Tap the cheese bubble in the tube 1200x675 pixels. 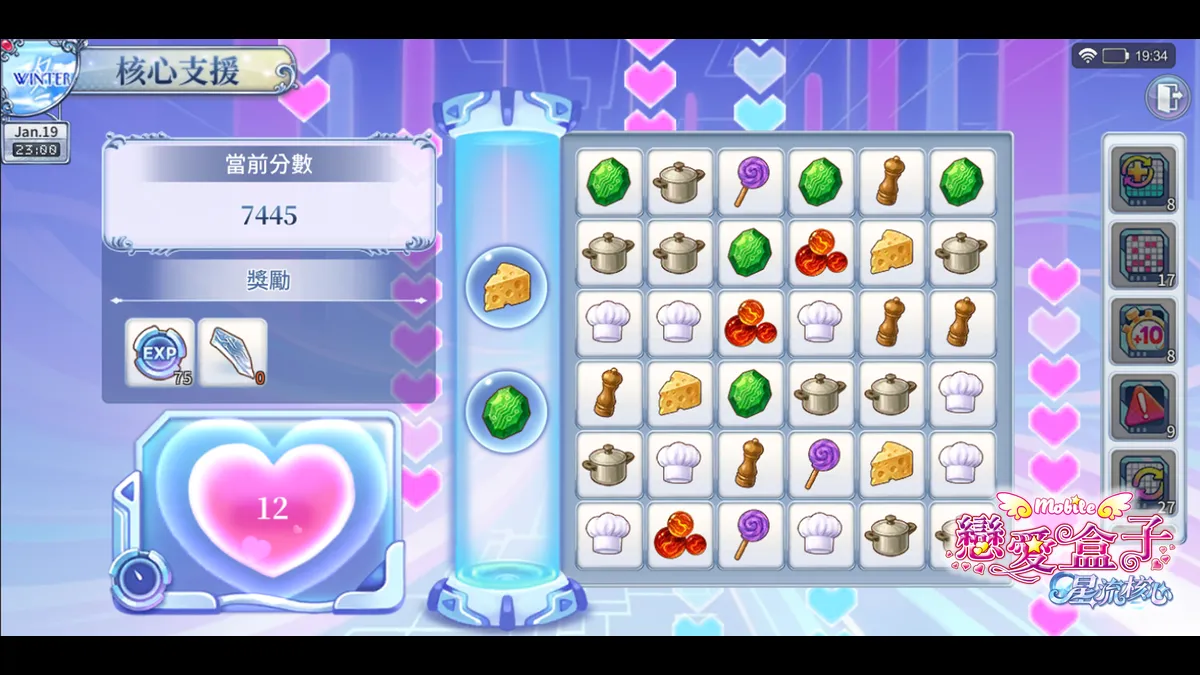point(506,289)
